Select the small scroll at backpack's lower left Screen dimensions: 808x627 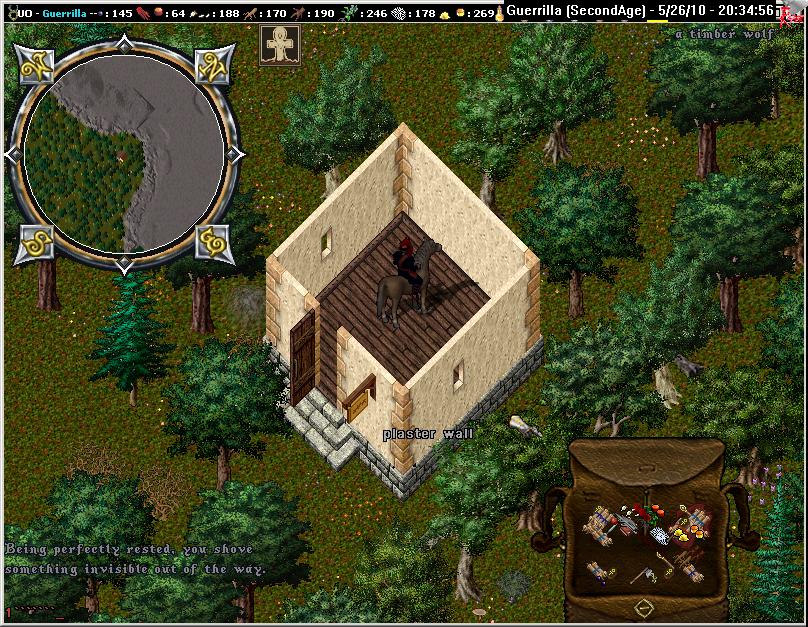[x=596, y=571]
